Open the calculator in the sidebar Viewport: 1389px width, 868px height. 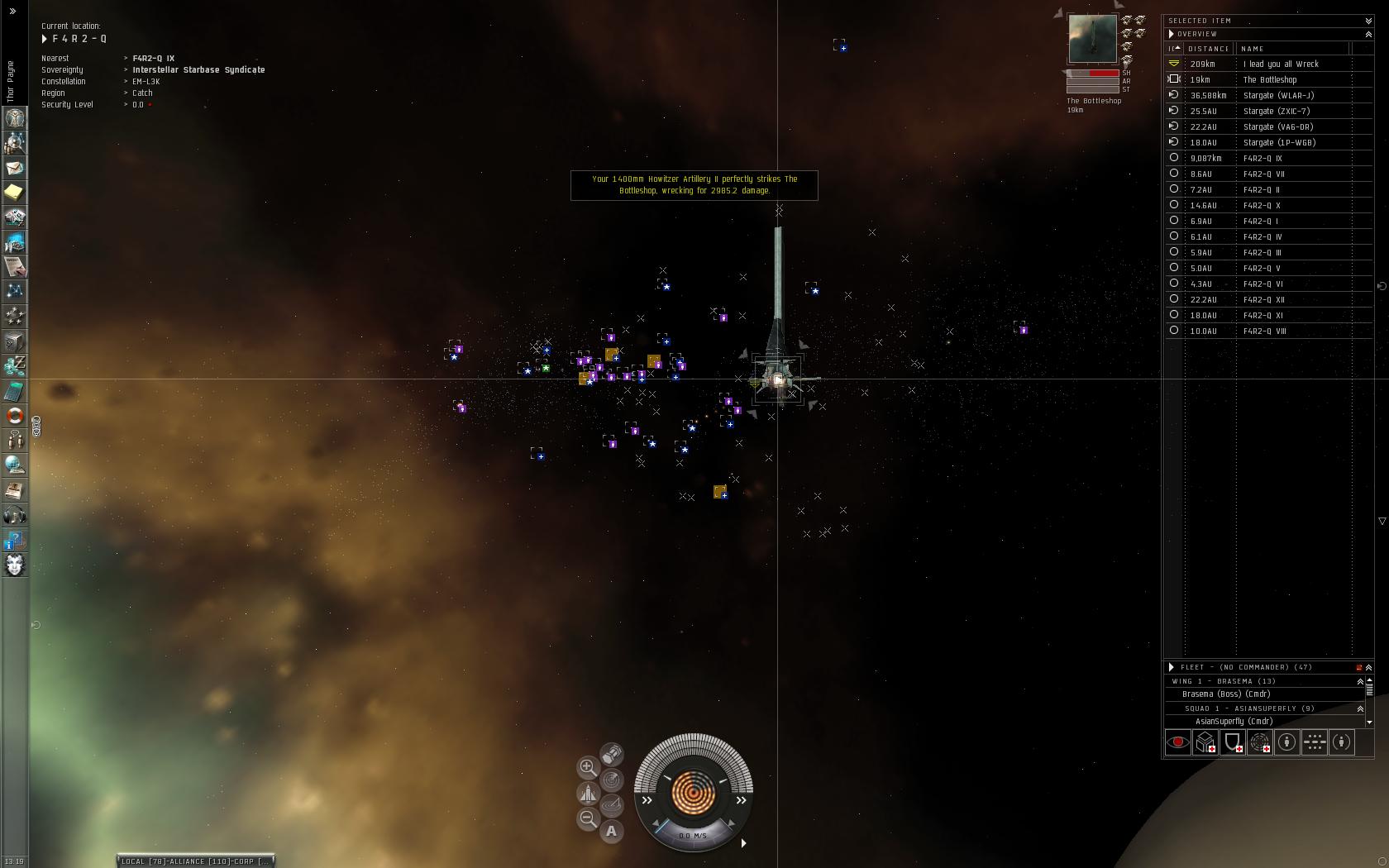coord(15,391)
